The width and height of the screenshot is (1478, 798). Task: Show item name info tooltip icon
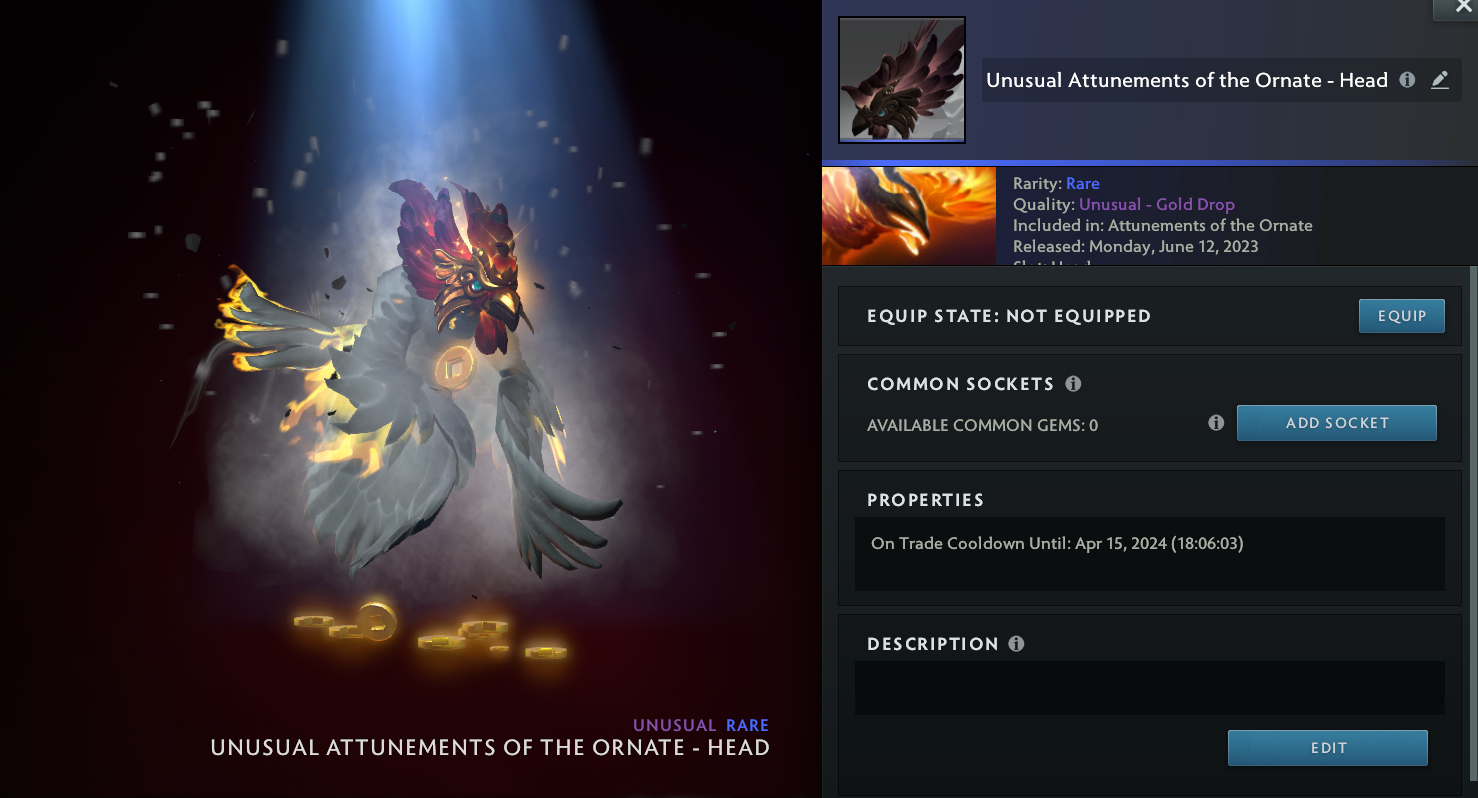point(1407,80)
